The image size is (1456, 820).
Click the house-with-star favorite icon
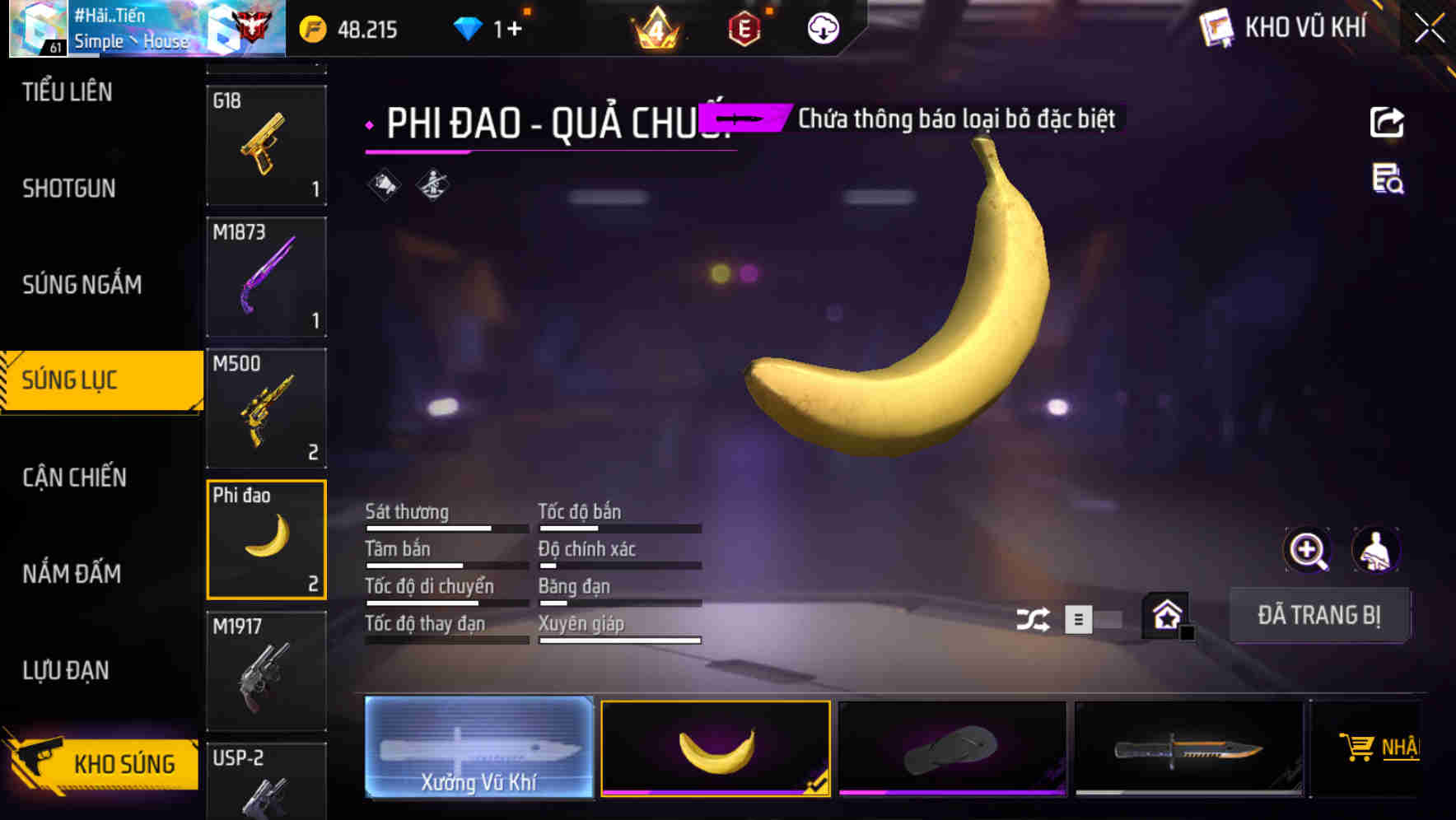1164,616
